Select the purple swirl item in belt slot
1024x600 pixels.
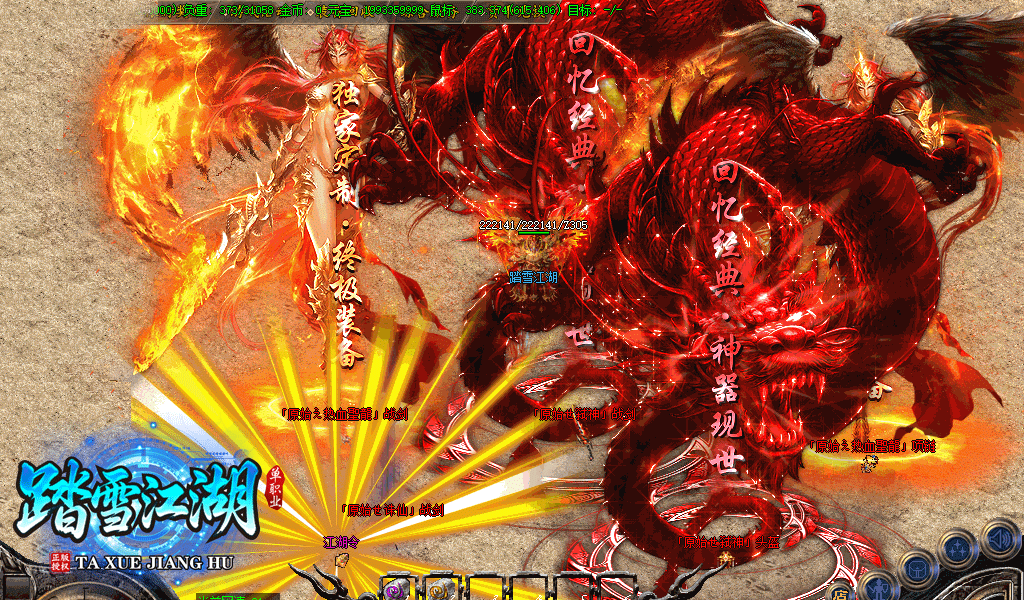click(x=397, y=589)
